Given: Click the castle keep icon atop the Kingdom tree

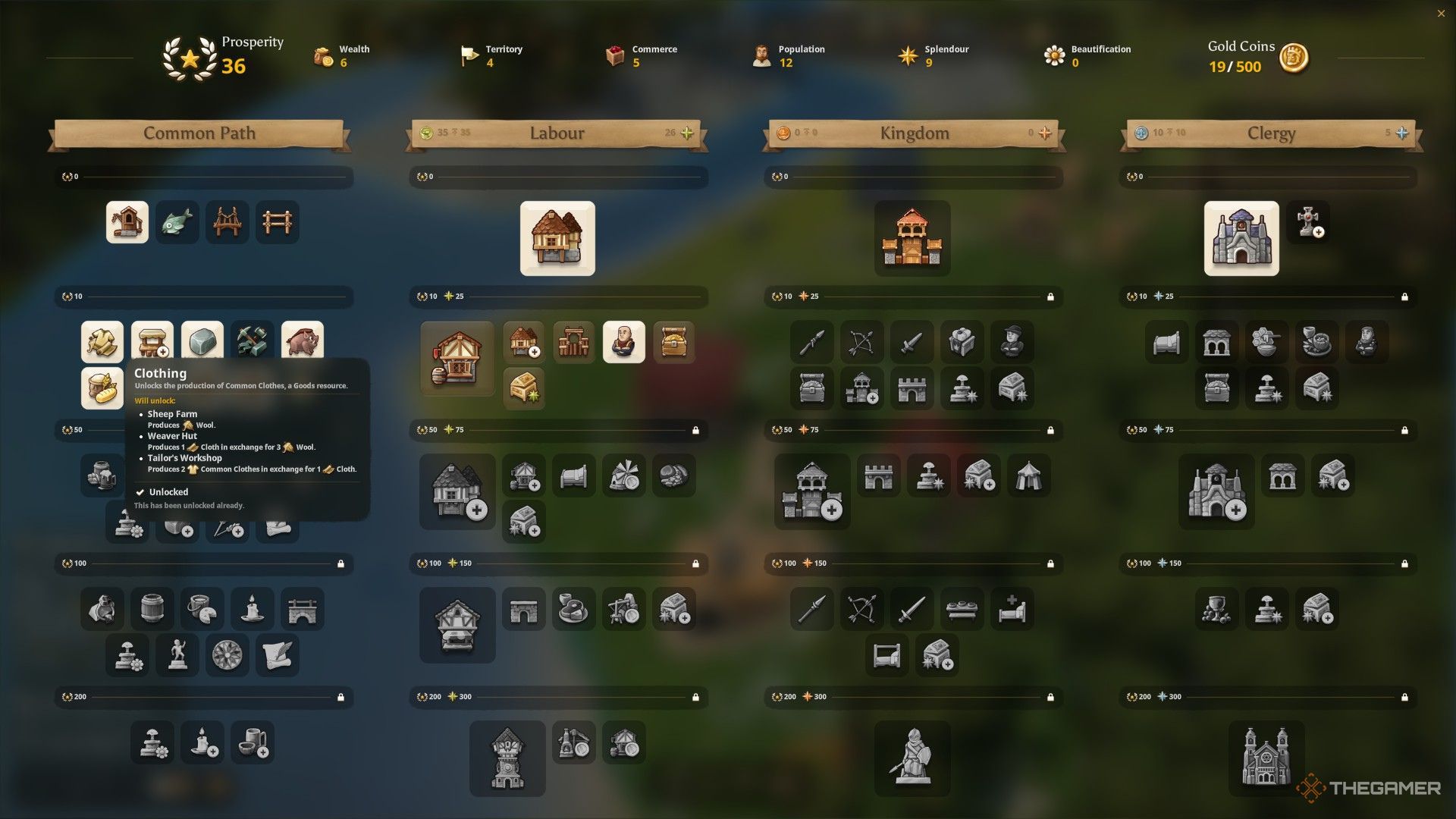Looking at the screenshot, I should click(x=912, y=239).
